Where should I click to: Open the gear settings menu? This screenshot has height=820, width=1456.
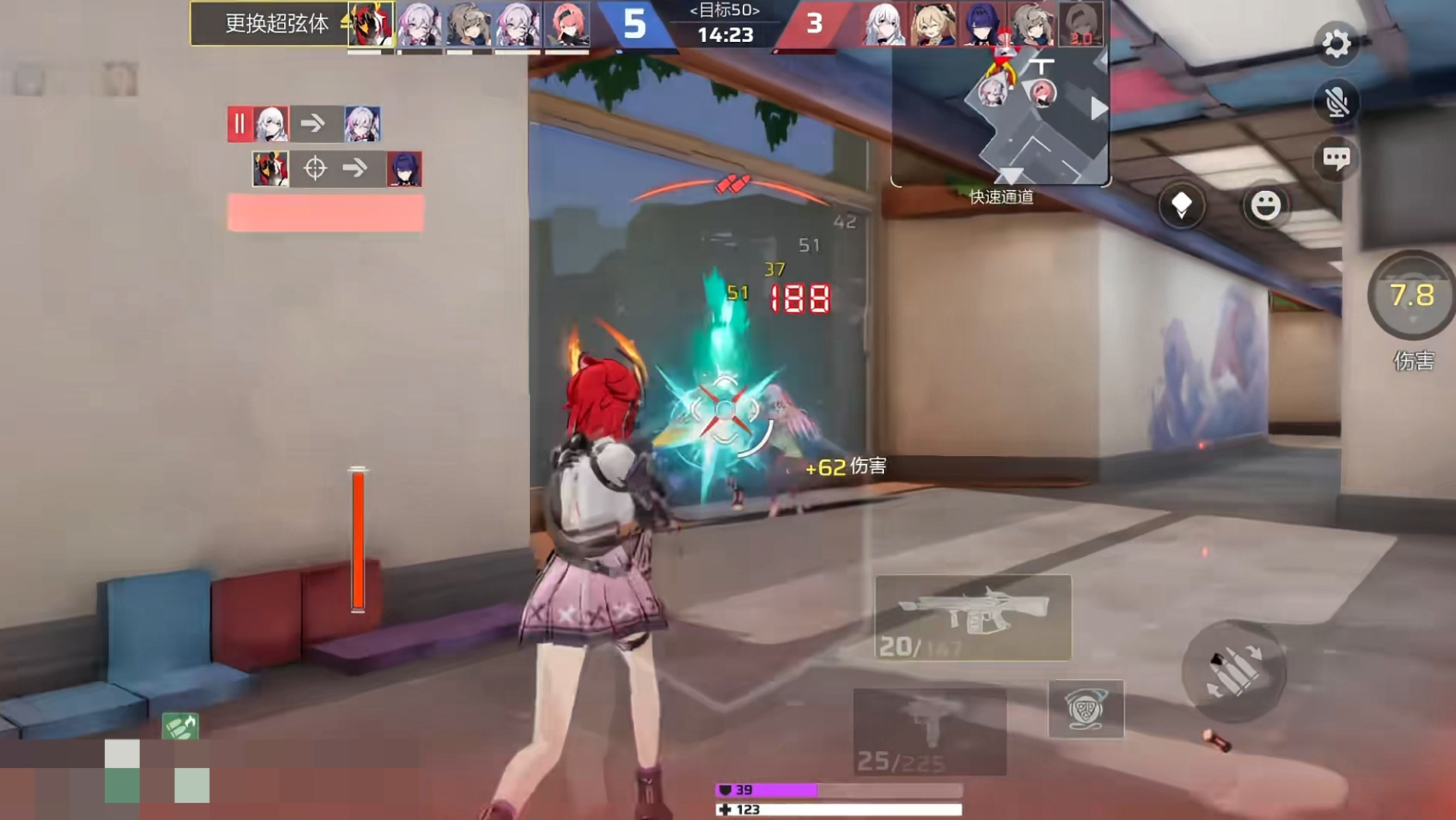pos(1336,43)
